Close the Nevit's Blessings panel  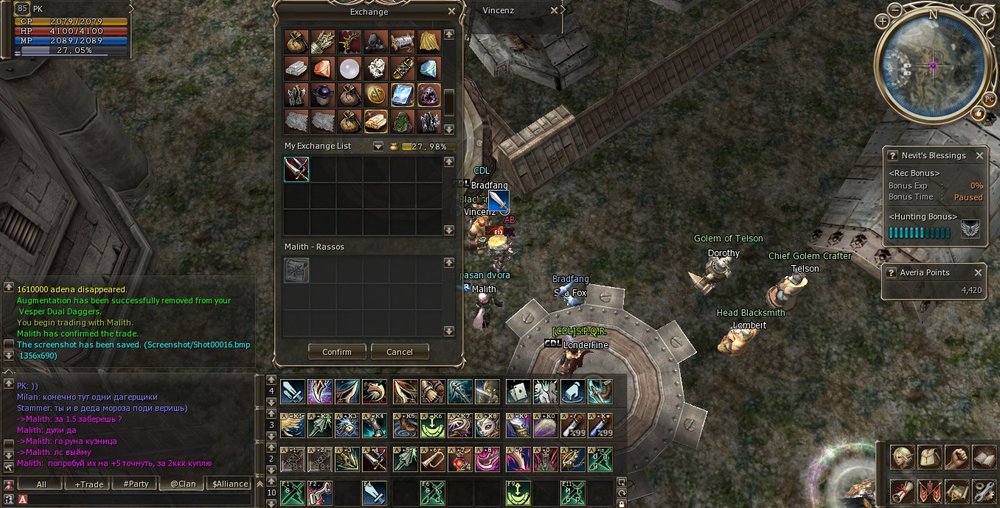pyautogui.click(x=980, y=156)
